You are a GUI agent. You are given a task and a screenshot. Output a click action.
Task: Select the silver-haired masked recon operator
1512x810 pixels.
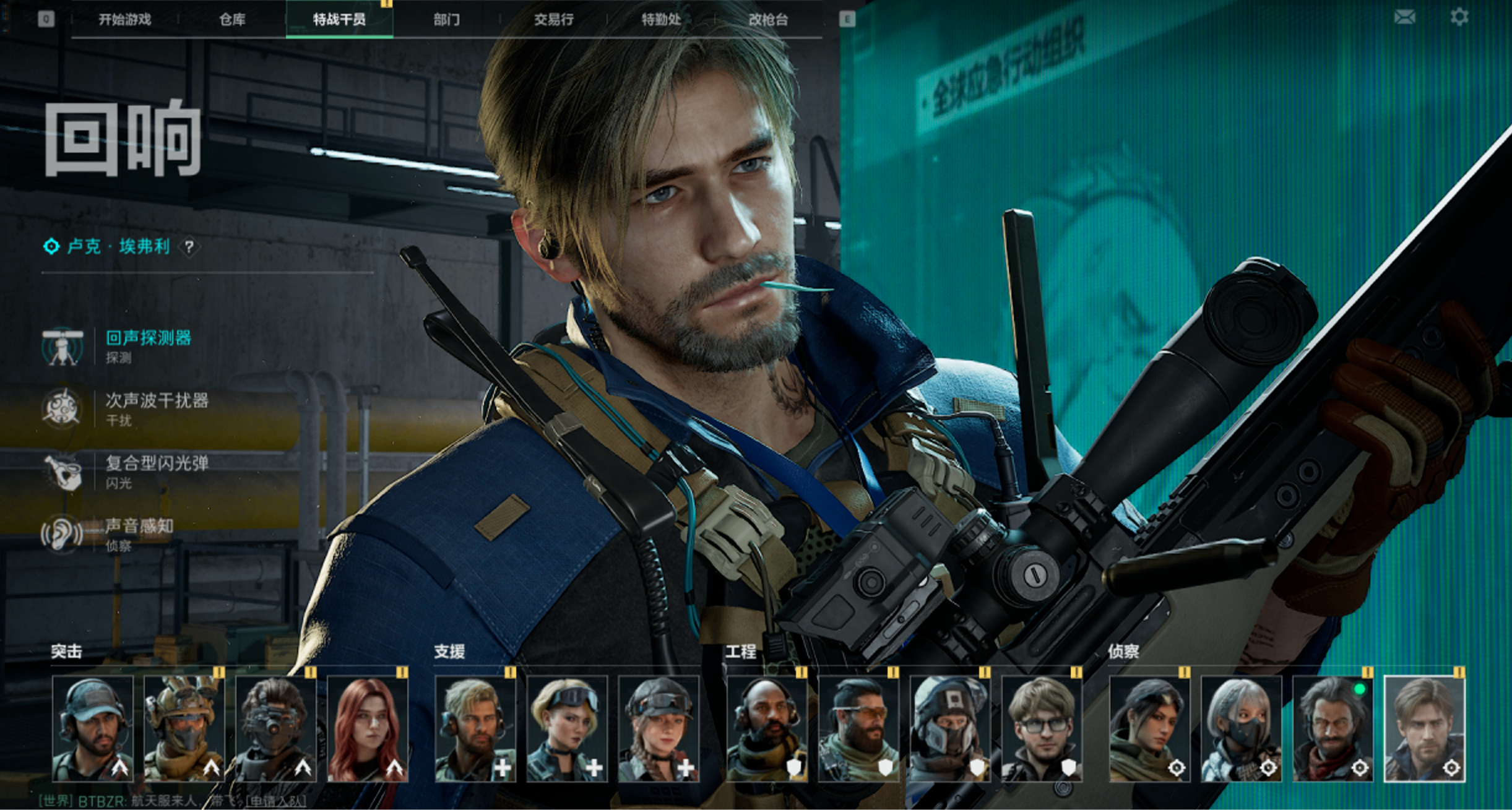point(1241,729)
